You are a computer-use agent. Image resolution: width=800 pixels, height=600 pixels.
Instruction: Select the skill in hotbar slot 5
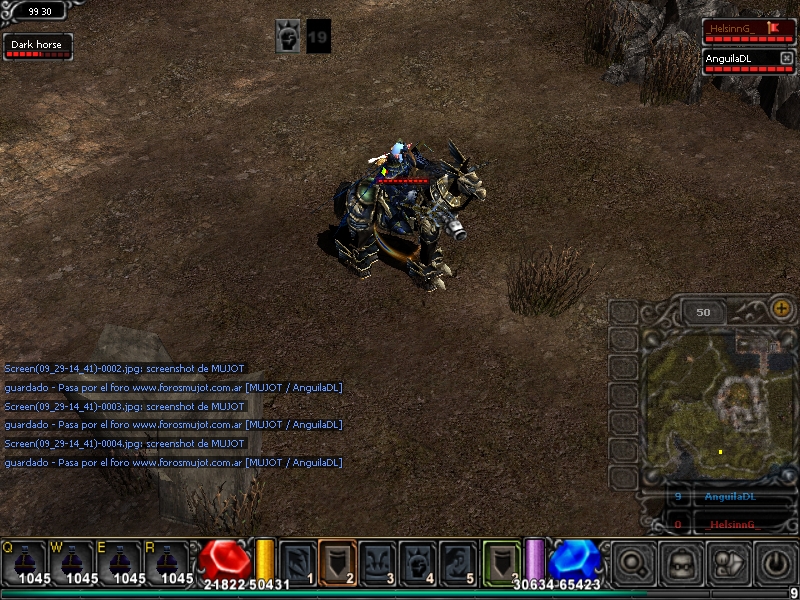pyautogui.click(x=458, y=561)
